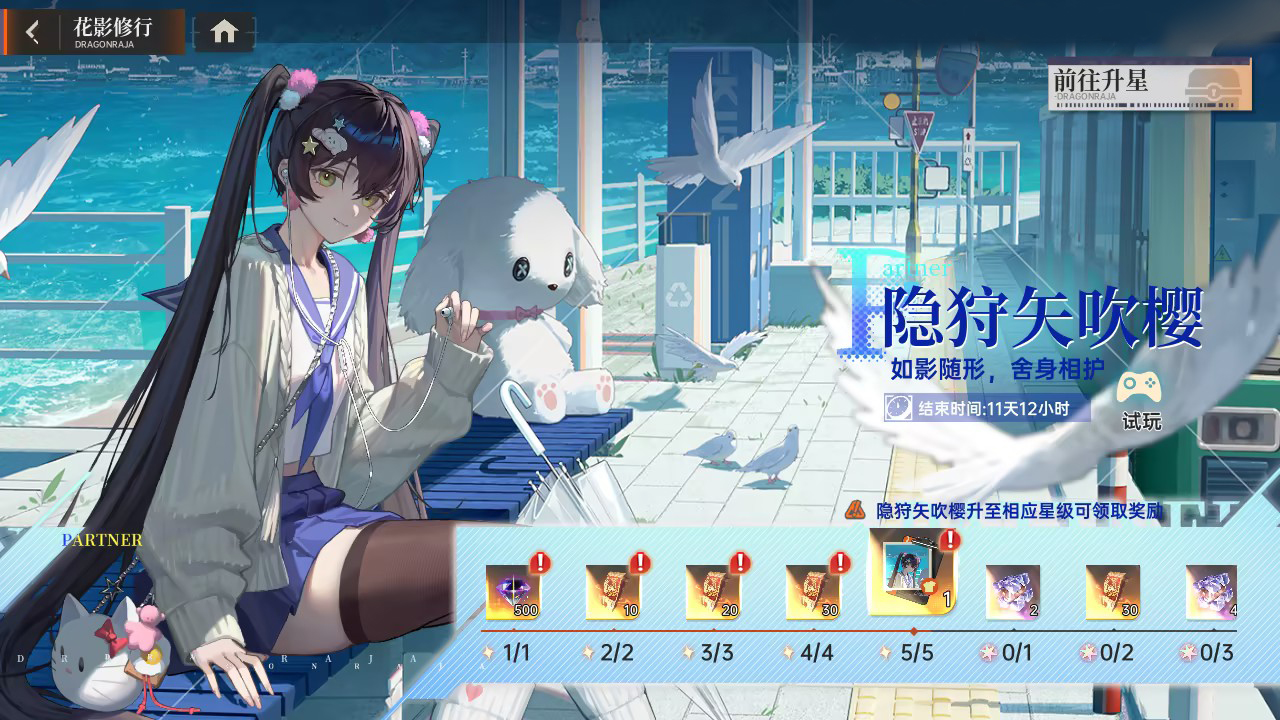Open the home icon in the top bar

(x=222, y=30)
